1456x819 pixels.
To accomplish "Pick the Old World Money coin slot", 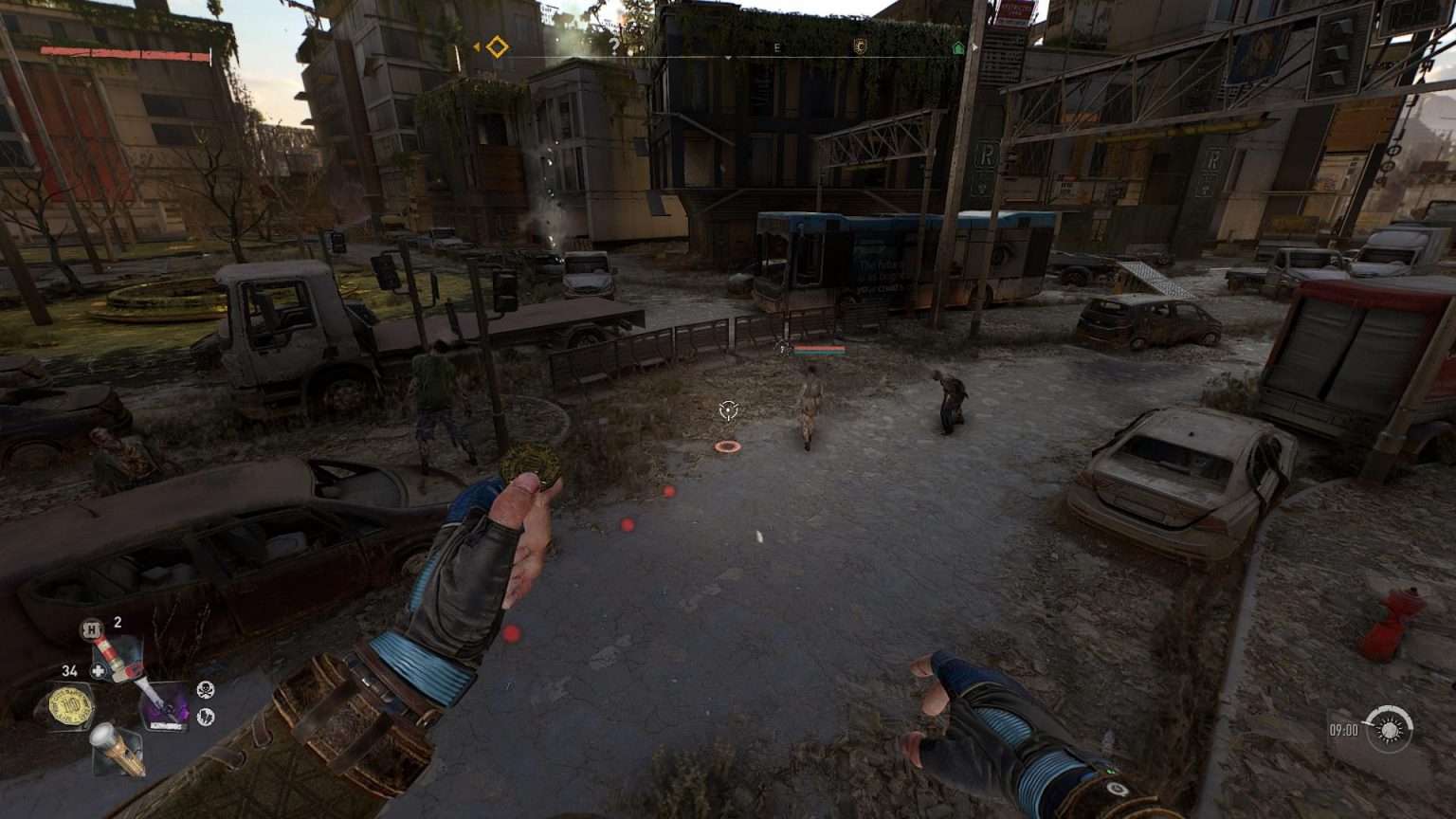I will (69, 705).
